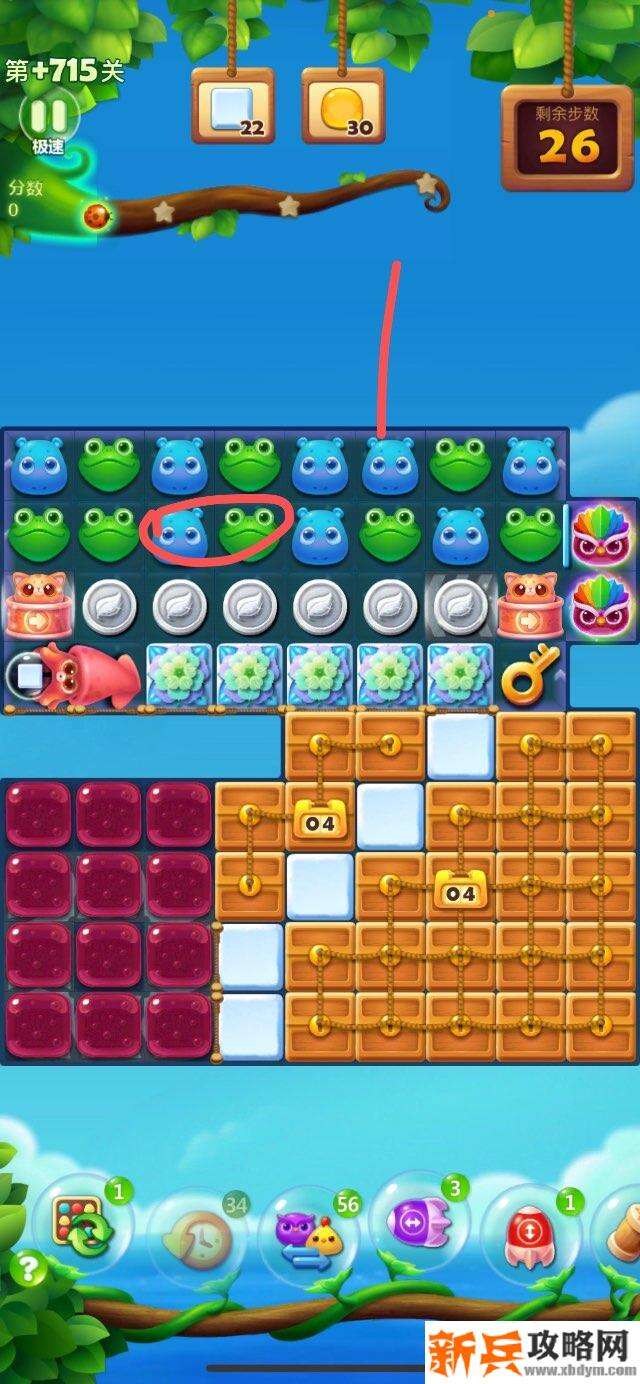Pause the game with the green pause button
Image resolution: width=640 pixels, height=1384 pixels.
(x=48, y=117)
